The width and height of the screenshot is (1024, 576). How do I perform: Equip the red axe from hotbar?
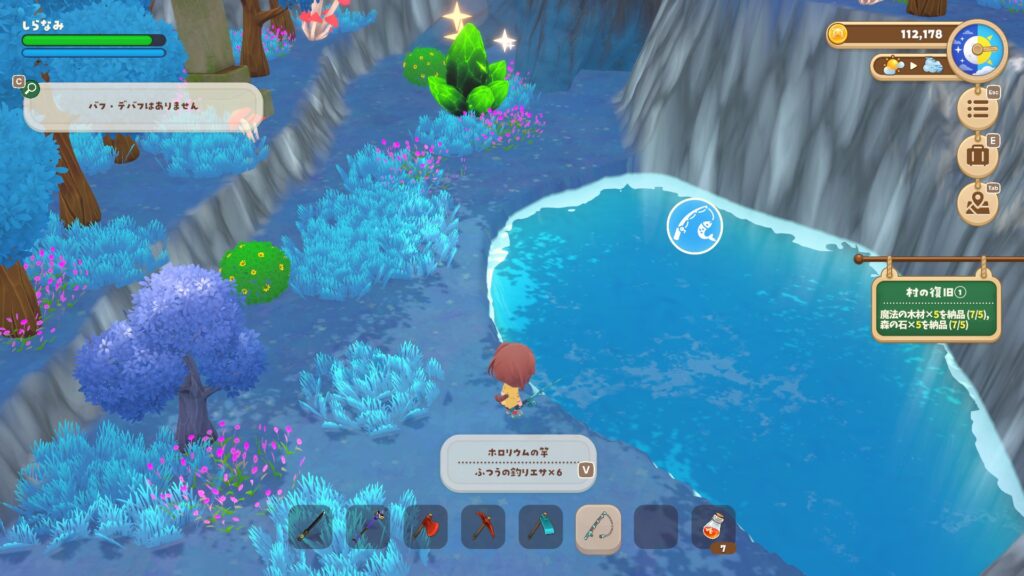click(x=425, y=526)
